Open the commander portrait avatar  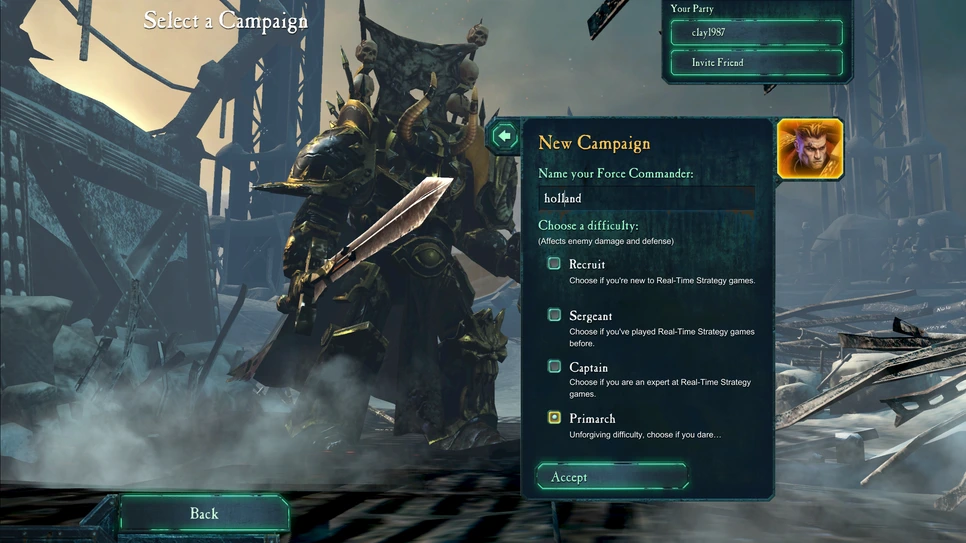pos(809,148)
